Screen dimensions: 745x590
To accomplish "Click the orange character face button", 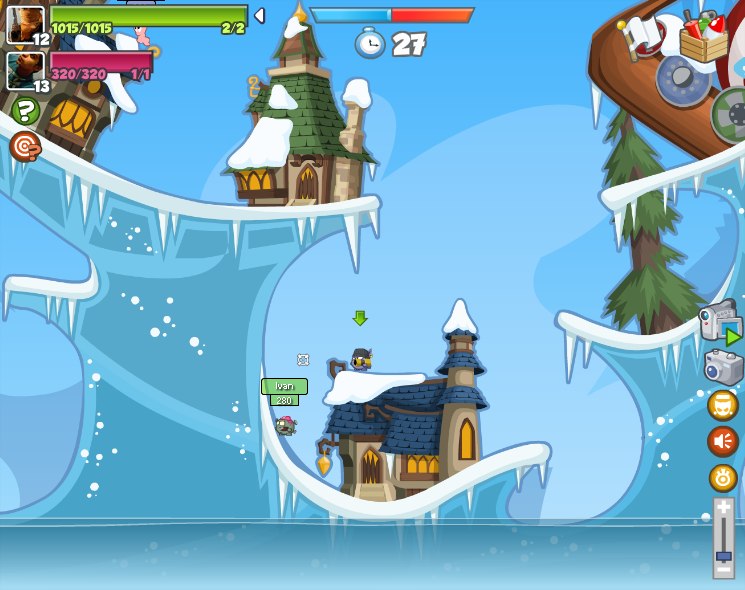I will point(723,406).
